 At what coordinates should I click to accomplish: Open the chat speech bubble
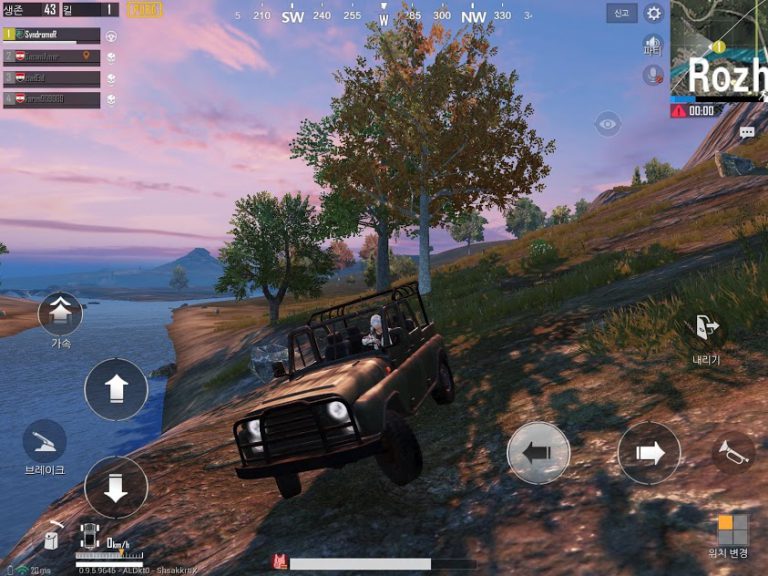pyautogui.click(x=747, y=132)
